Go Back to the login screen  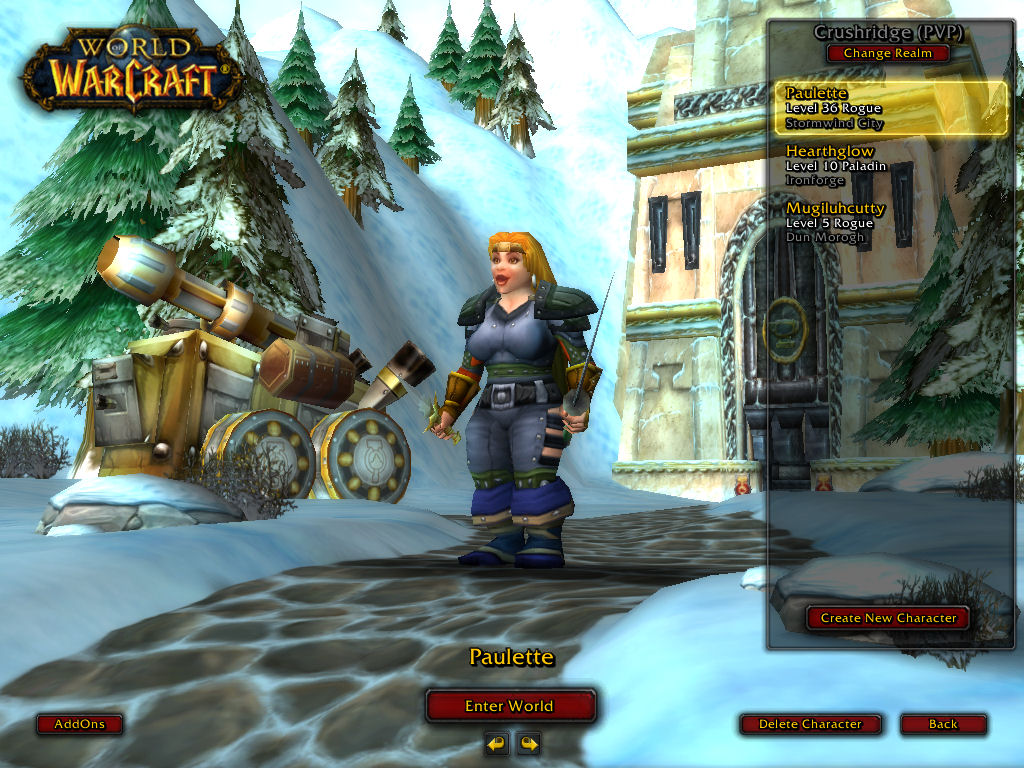point(943,724)
